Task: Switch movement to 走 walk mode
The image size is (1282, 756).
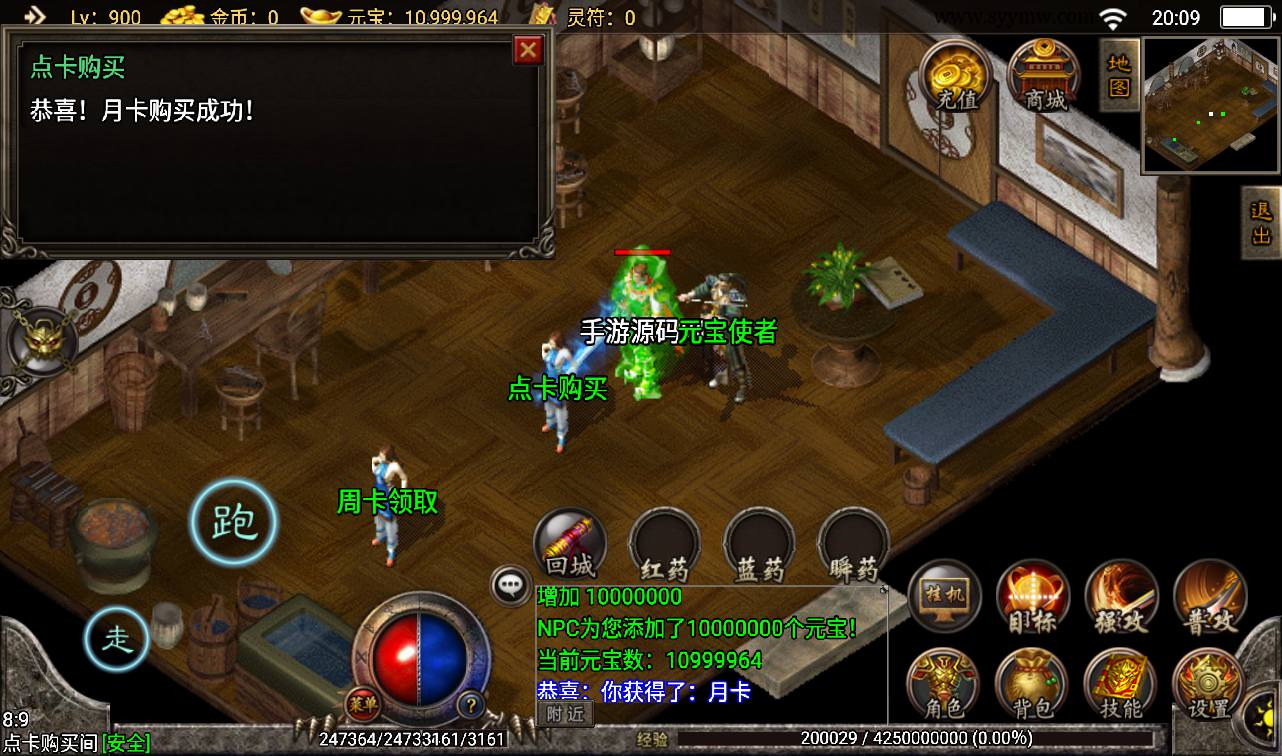Action: coord(117,637)
